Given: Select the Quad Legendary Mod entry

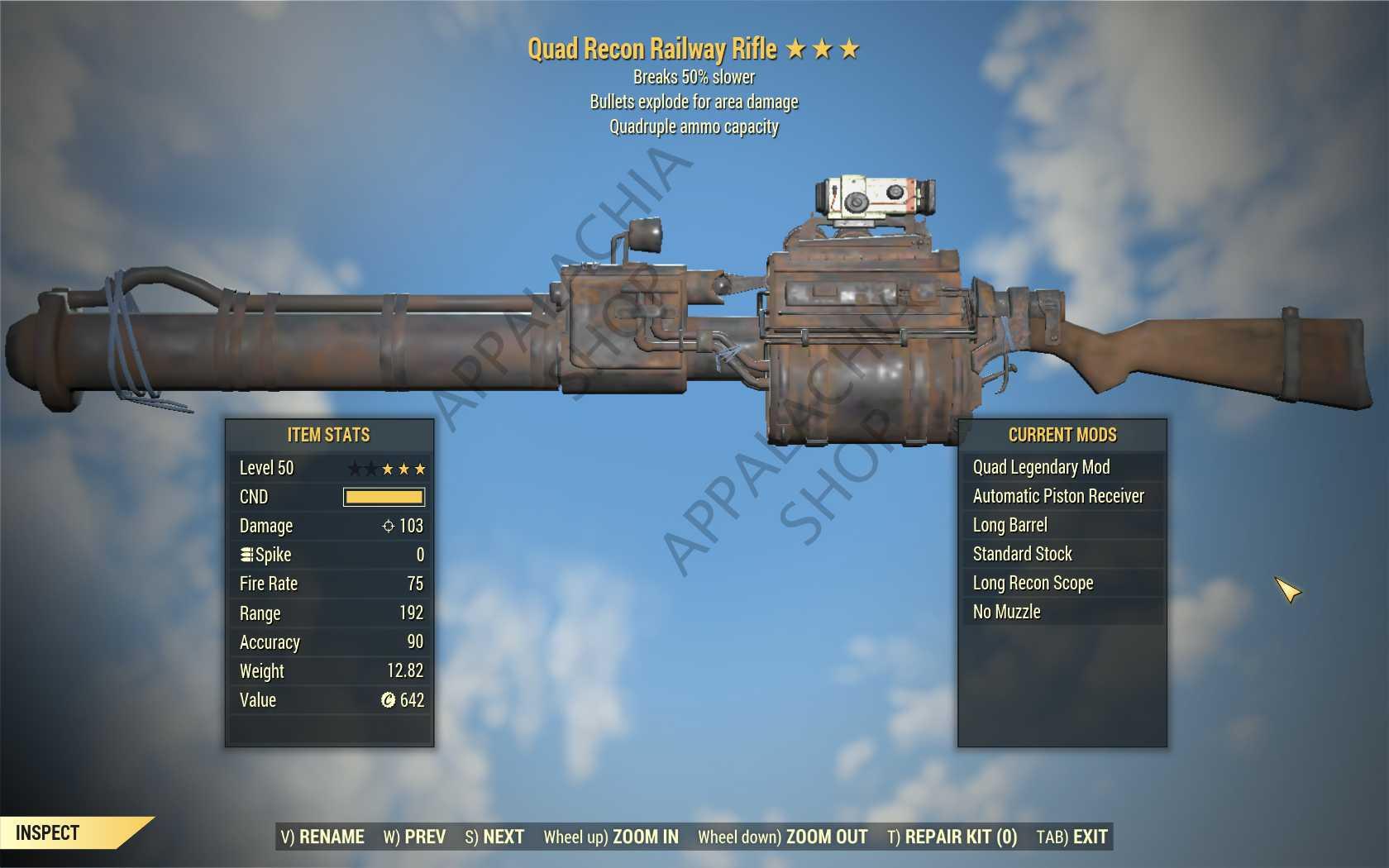Looking at the screenshot, I should click(x=1041, y=467).
